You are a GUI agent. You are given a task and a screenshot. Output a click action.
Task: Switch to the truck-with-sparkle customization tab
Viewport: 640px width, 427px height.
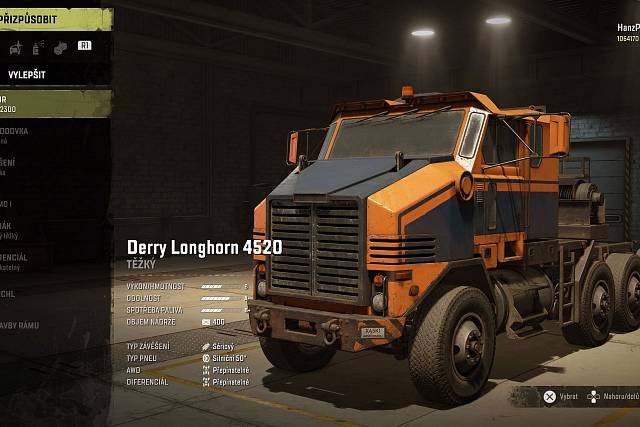[x=16, y=47]
